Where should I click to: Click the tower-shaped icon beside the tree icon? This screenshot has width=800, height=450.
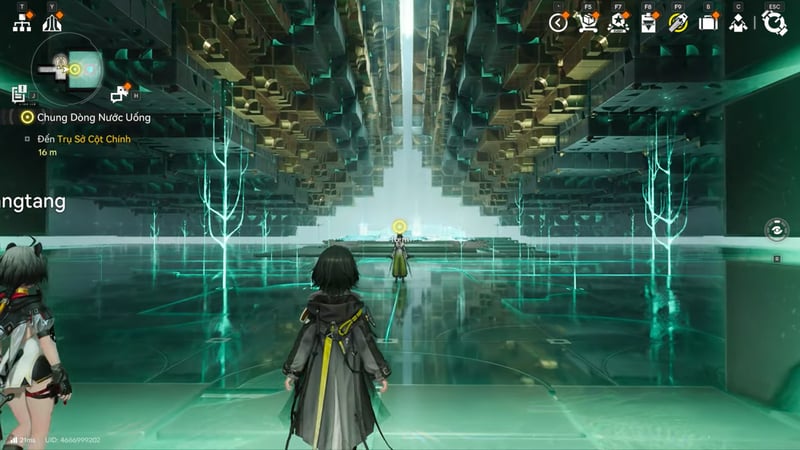pyautogui.click(x=51, y=23)
